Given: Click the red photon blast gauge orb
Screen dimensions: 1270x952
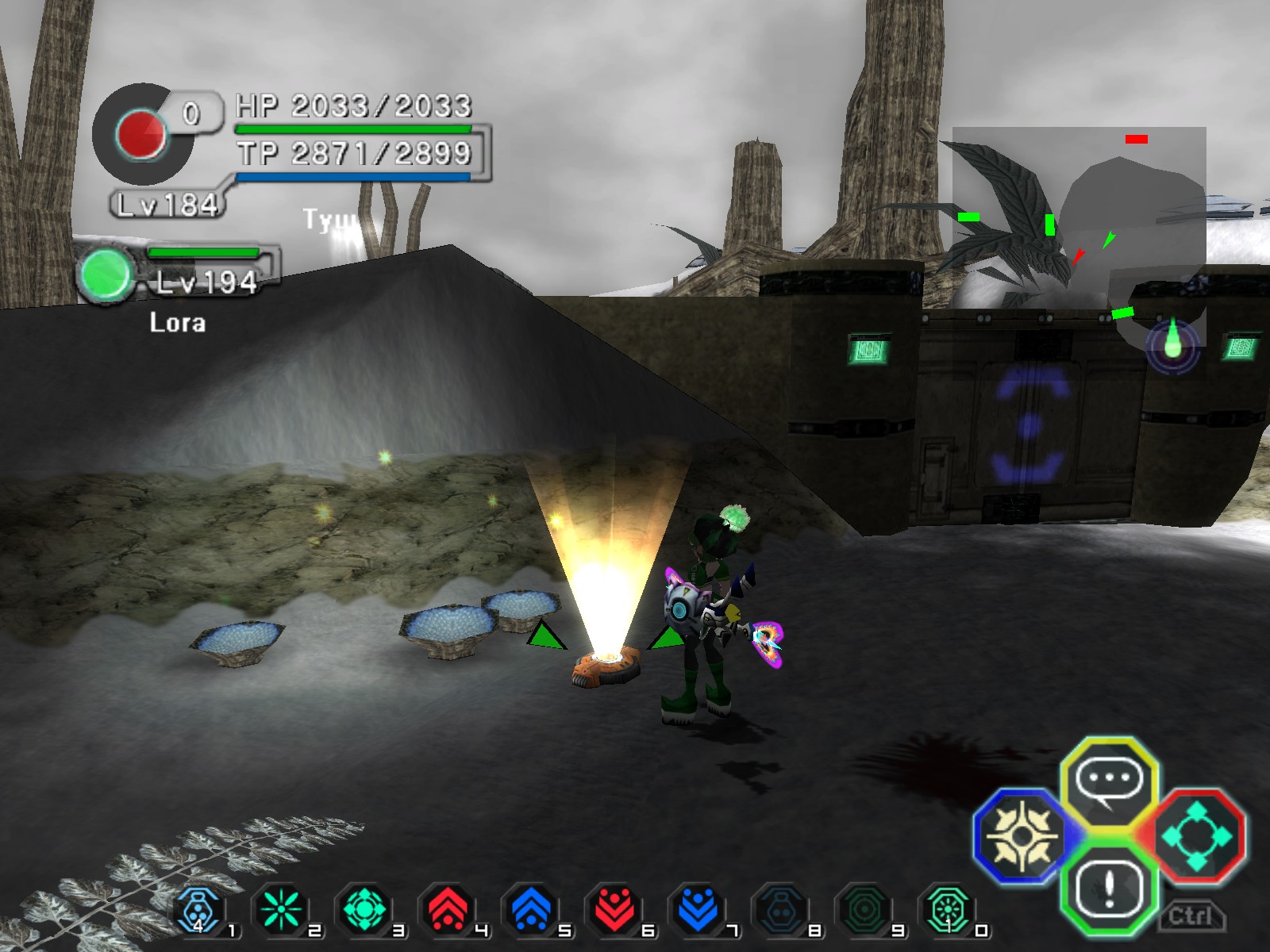Looking at the screenshot, I should point(141,133).
